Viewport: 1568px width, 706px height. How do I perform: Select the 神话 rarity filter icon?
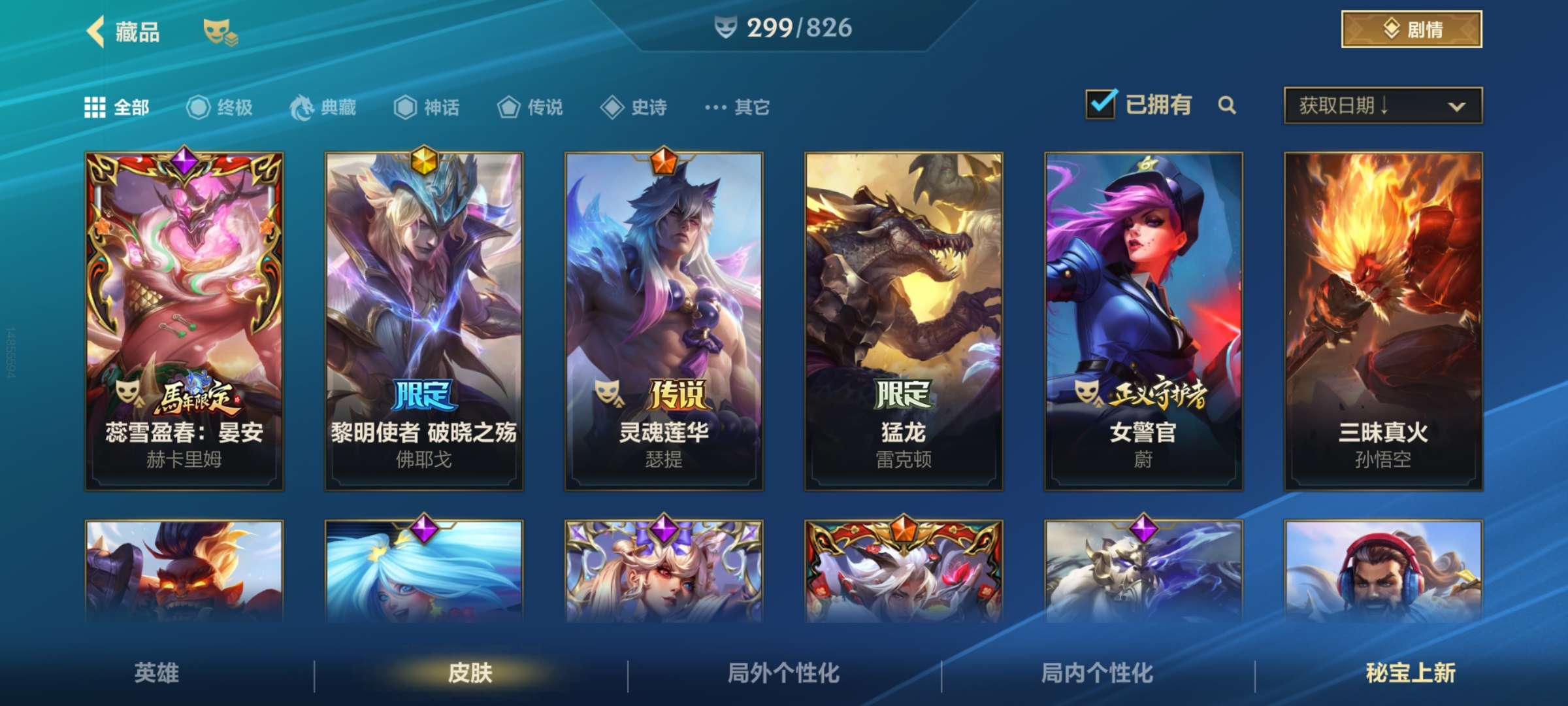[405, 108]
